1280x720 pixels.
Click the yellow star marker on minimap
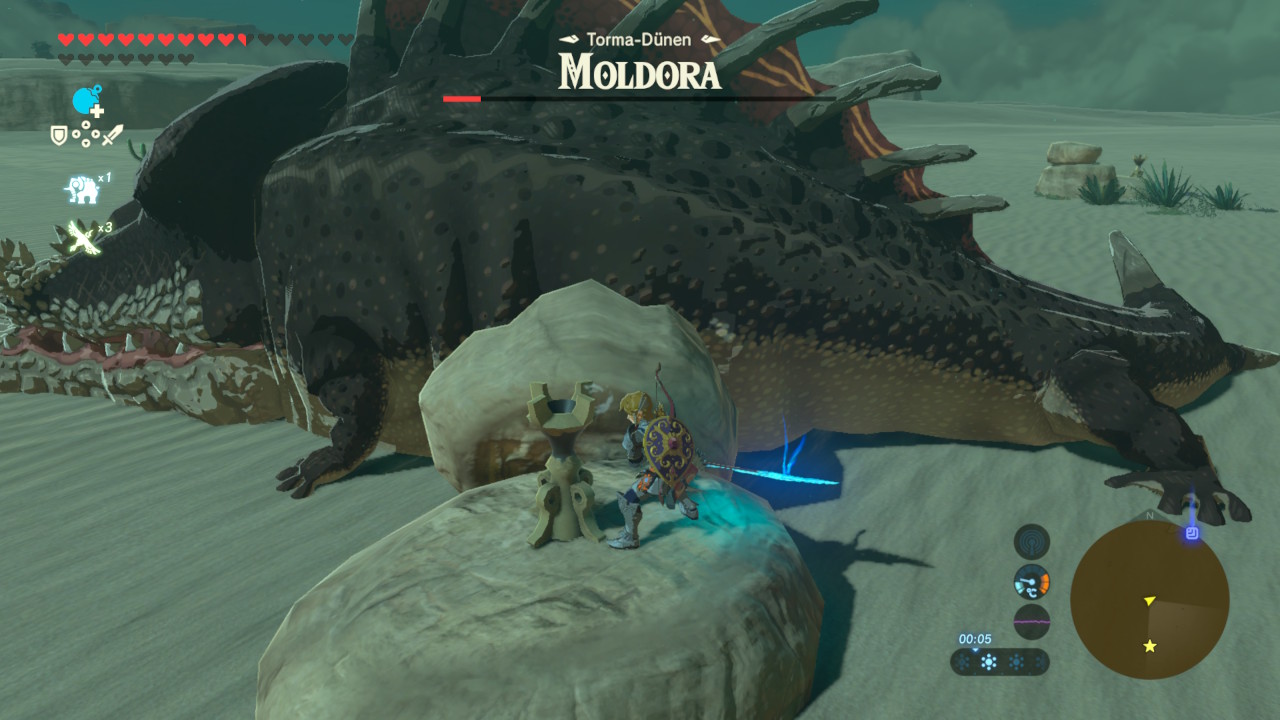(x=1150, y=646)
